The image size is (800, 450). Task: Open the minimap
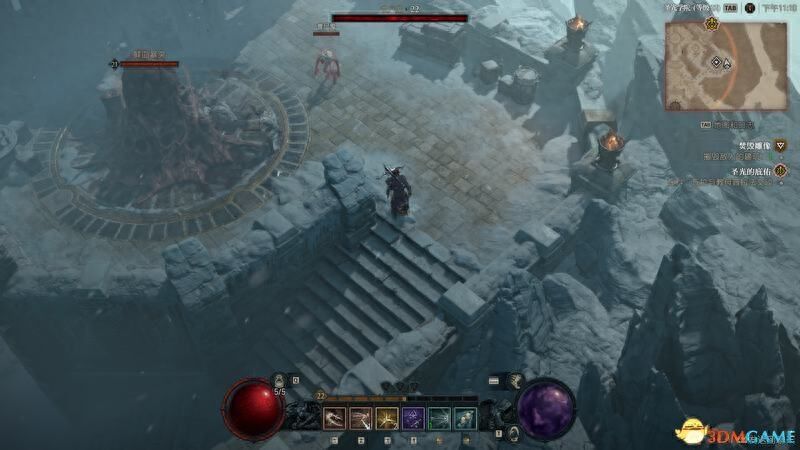click(x=725, y=65)
